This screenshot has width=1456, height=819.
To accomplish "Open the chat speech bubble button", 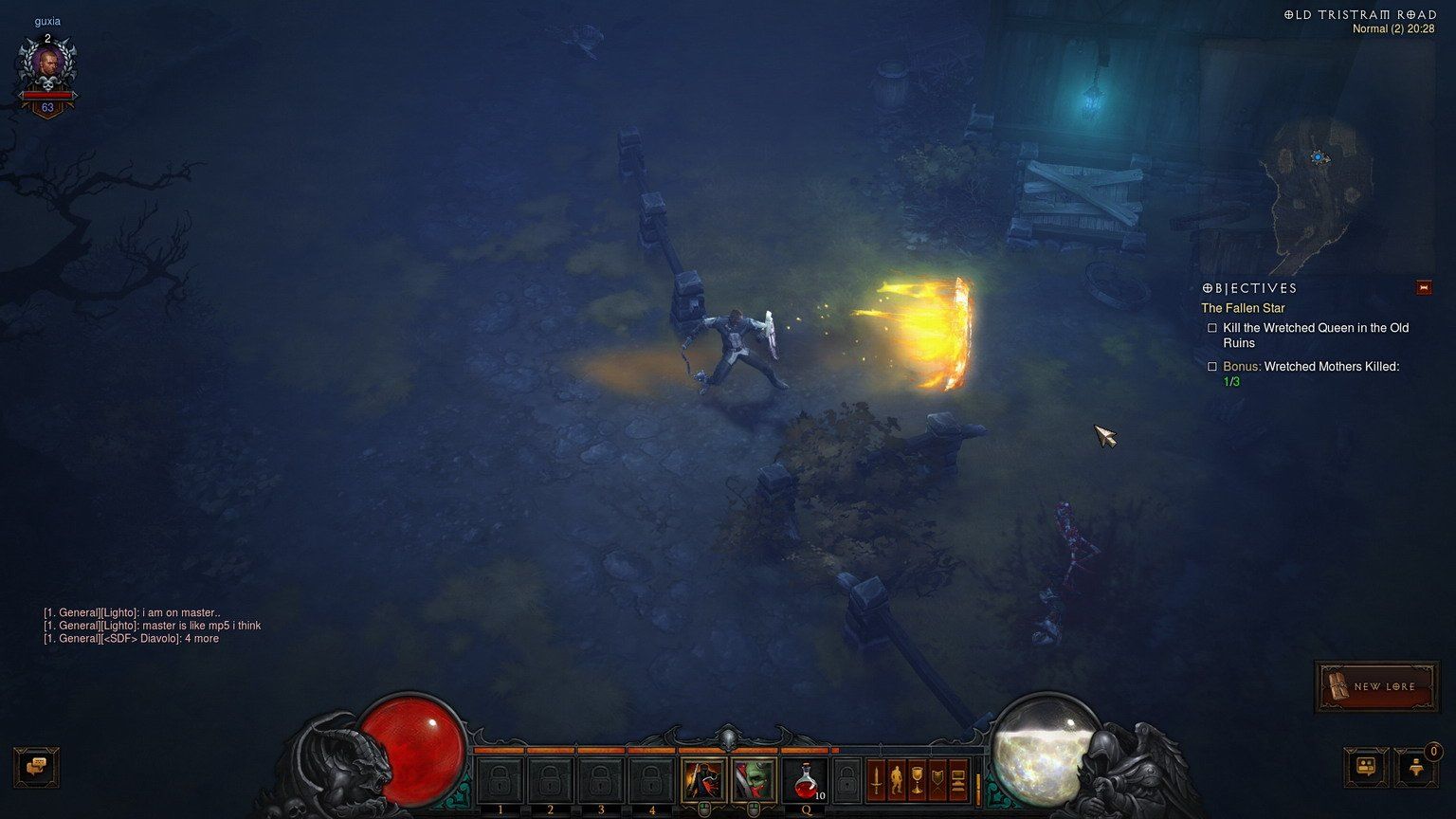I will click(37, 766).
